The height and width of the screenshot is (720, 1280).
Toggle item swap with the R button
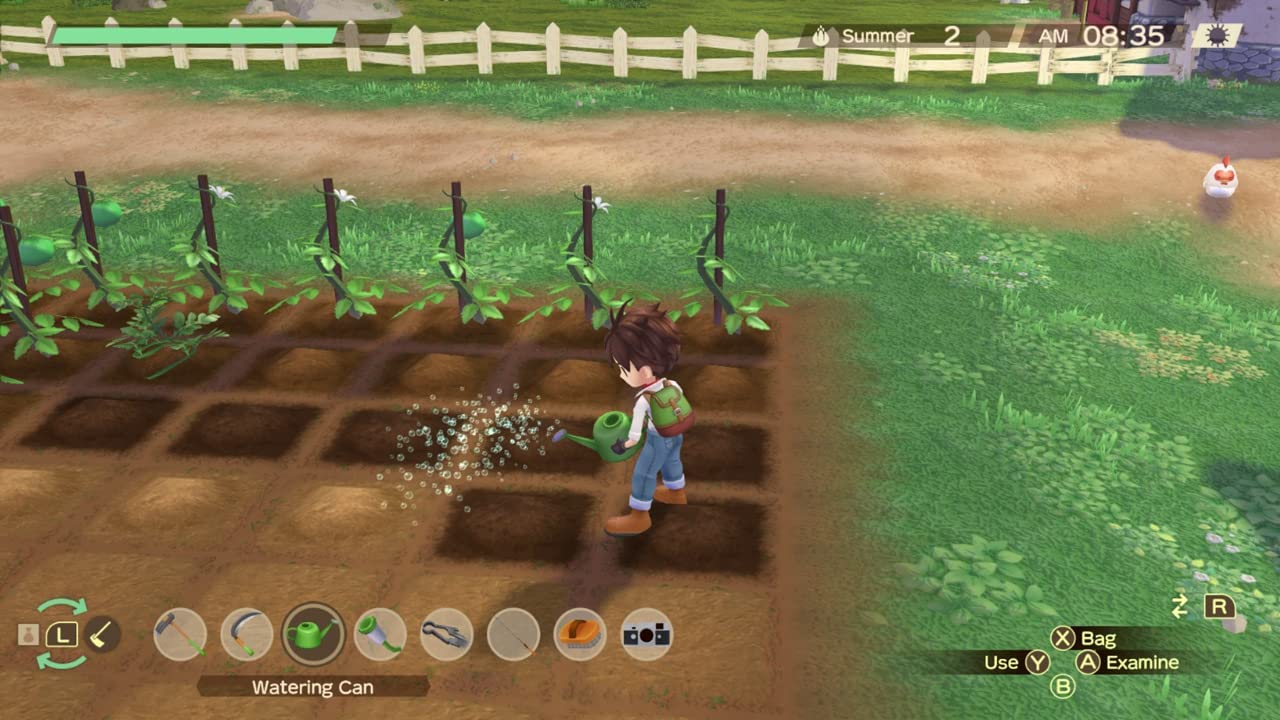click(x=1221, y=606)
